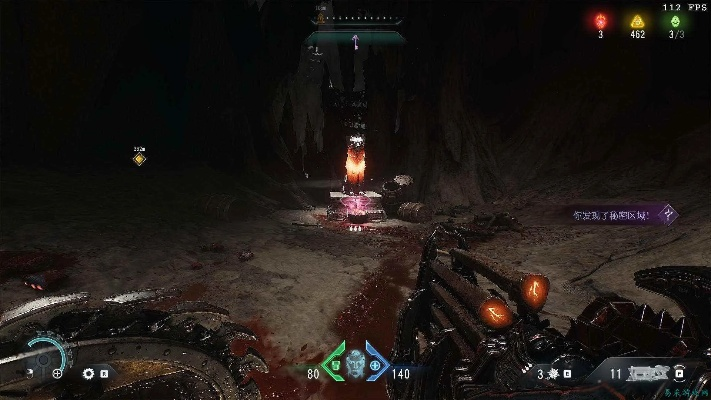Click the yellow triangle rune icon
This screenshot has height=400, width=711.
point(634,20)
